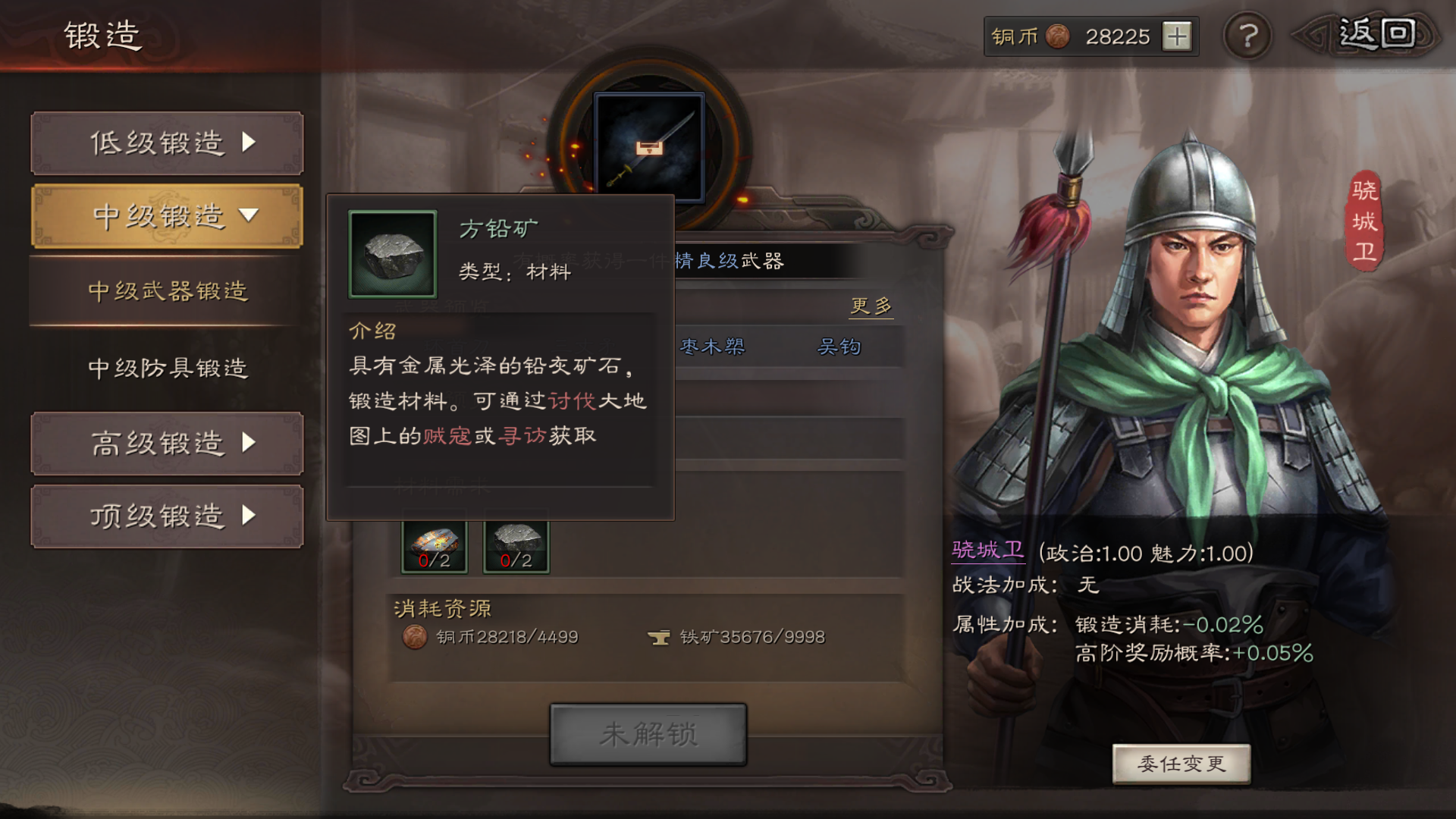Open the 更多 weapon list

tap(871, 306)
